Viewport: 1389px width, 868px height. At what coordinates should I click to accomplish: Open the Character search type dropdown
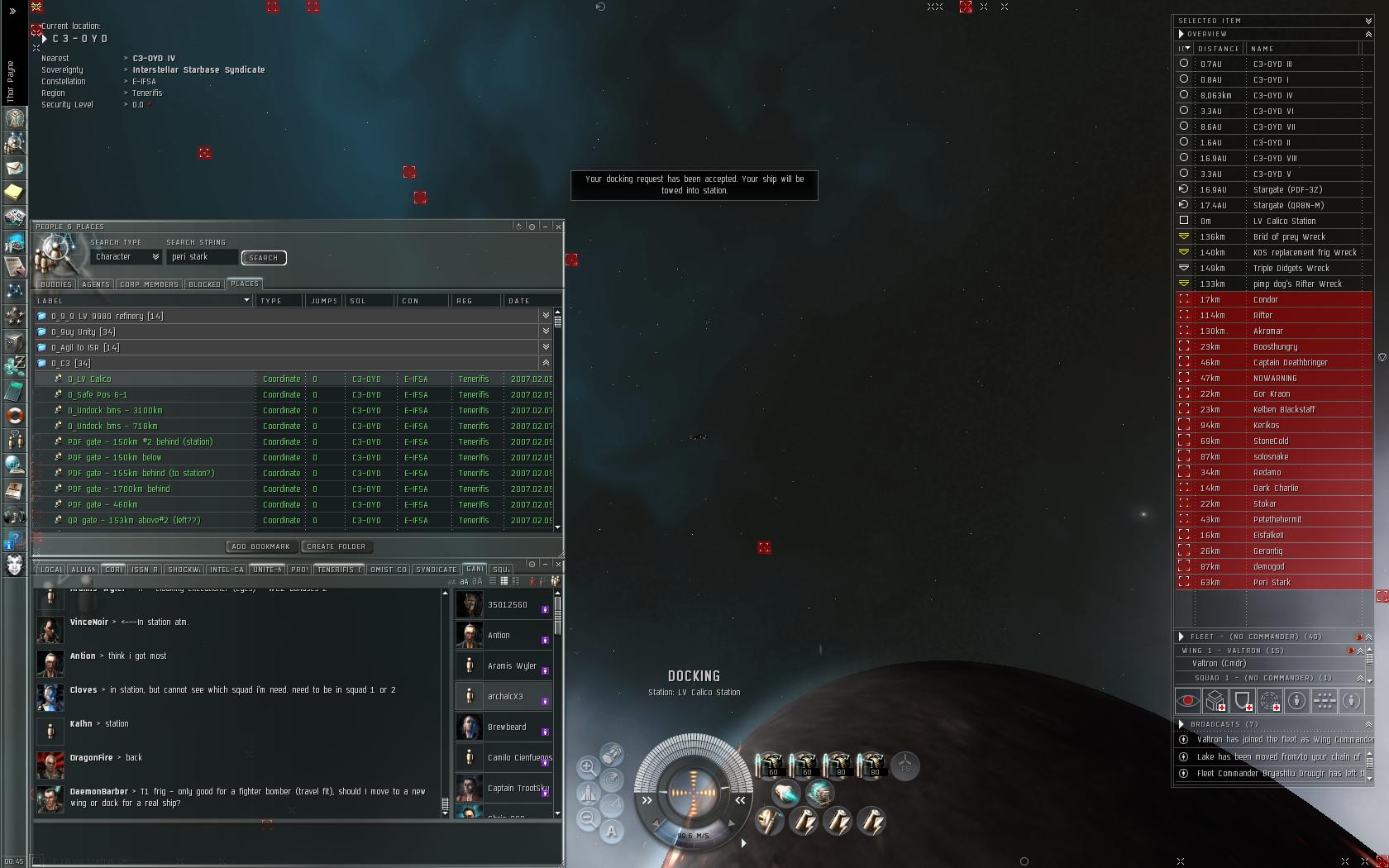126,257
